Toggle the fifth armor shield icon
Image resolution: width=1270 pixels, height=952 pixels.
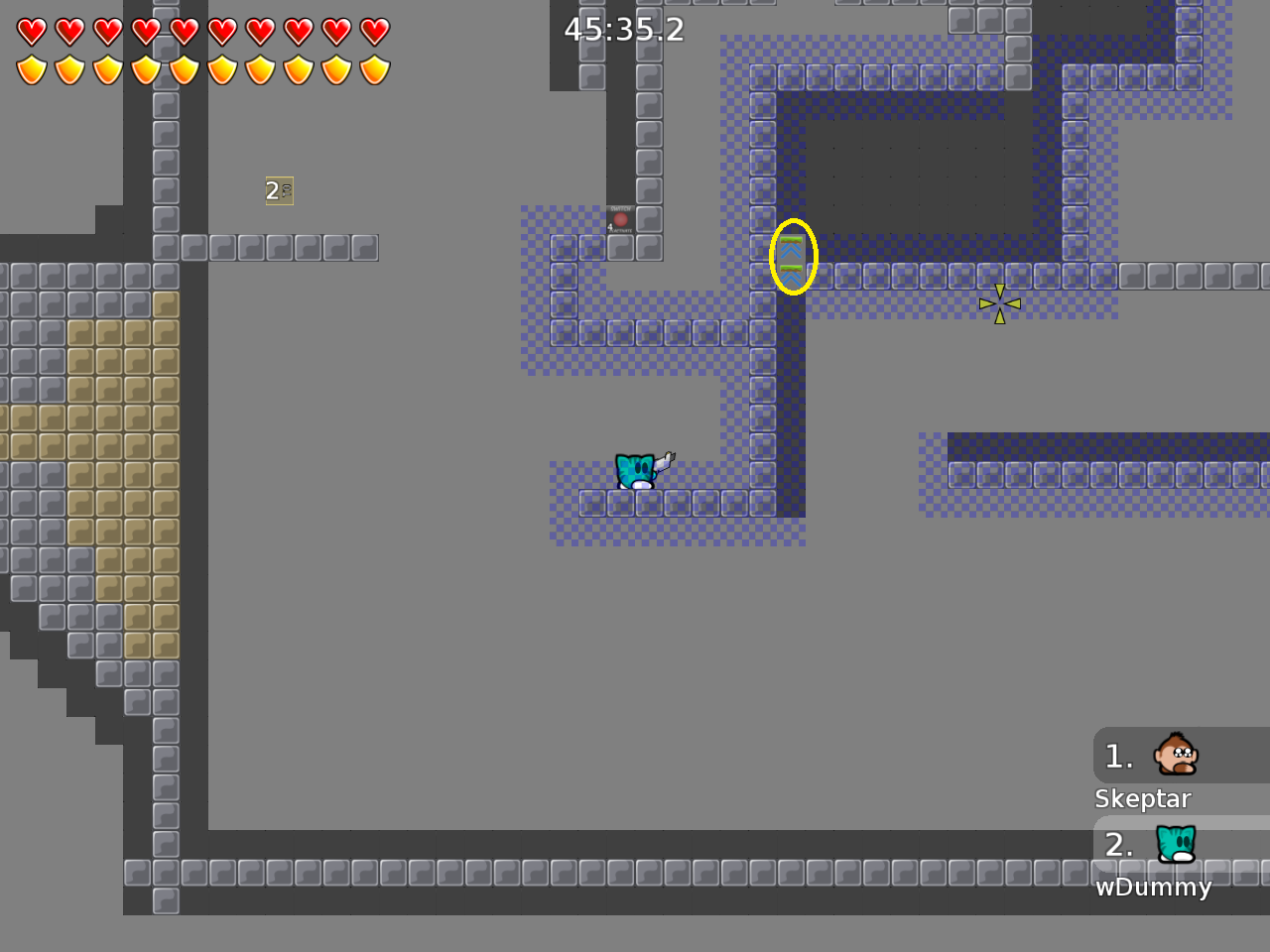[x=185, y=69]
